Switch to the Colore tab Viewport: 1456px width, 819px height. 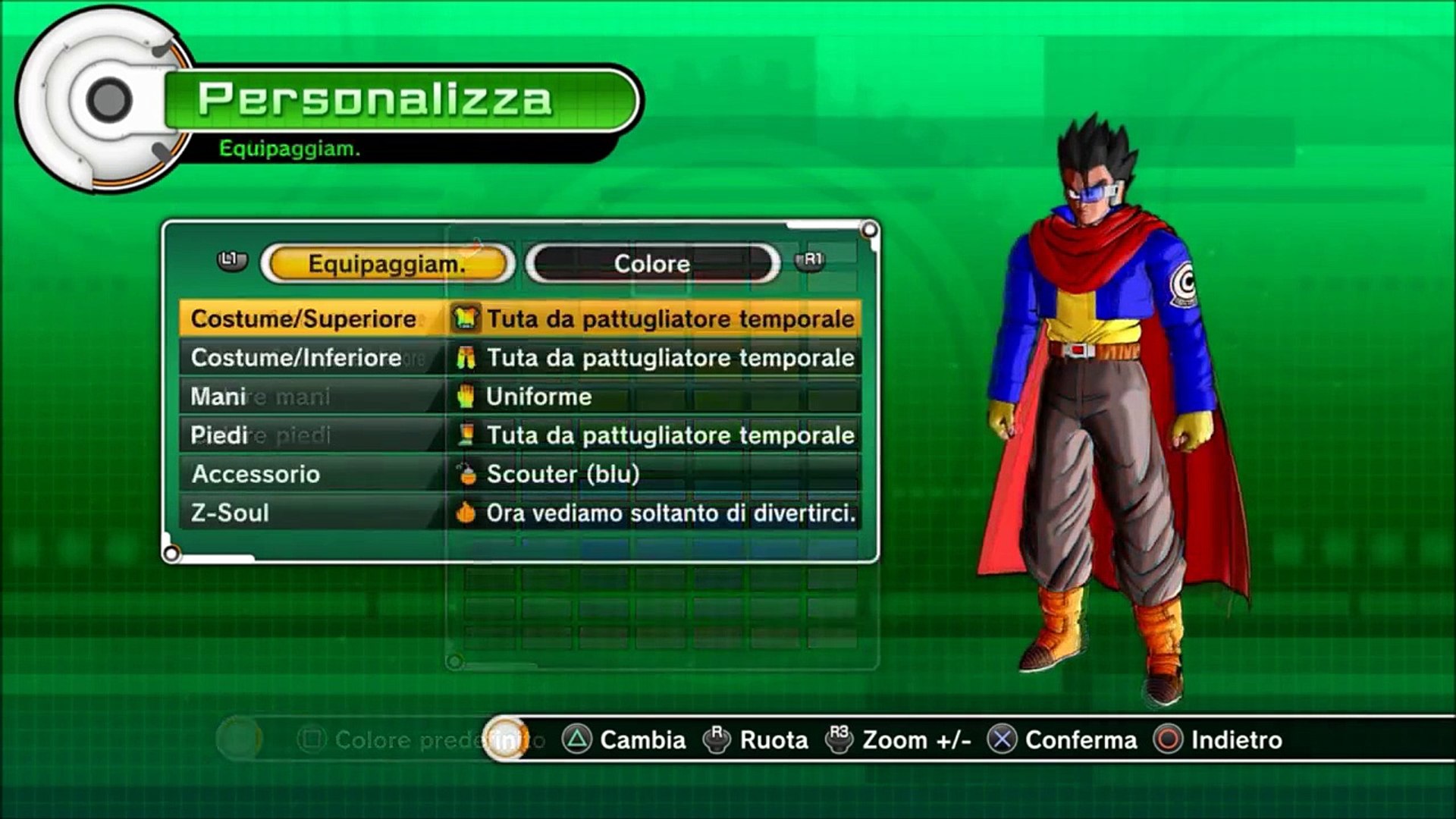pos(652,264)
